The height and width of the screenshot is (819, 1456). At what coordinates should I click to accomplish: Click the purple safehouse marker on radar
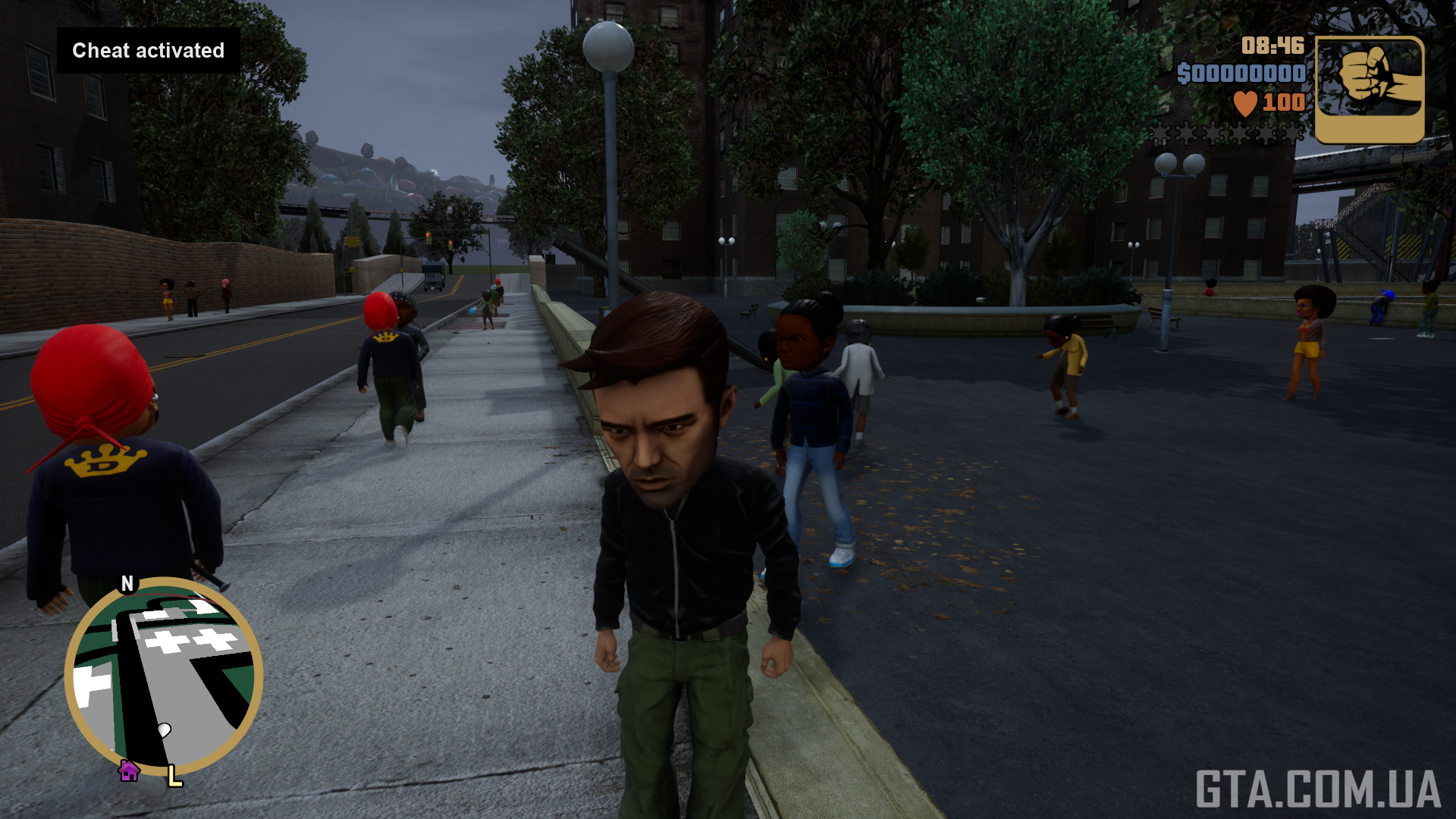[129, 771]
